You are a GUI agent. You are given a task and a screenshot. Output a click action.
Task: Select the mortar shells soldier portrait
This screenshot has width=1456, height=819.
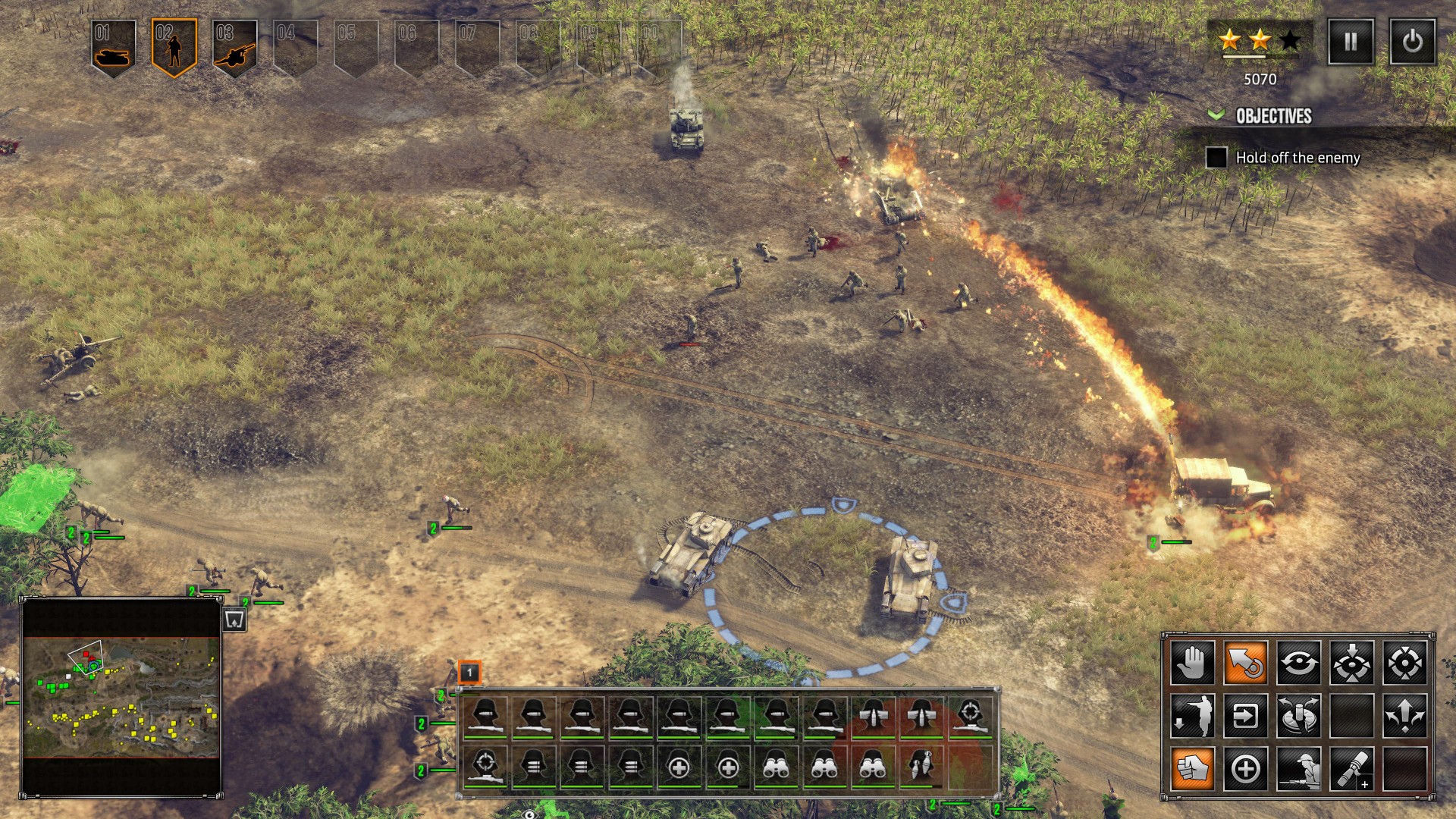pos(921,766)
